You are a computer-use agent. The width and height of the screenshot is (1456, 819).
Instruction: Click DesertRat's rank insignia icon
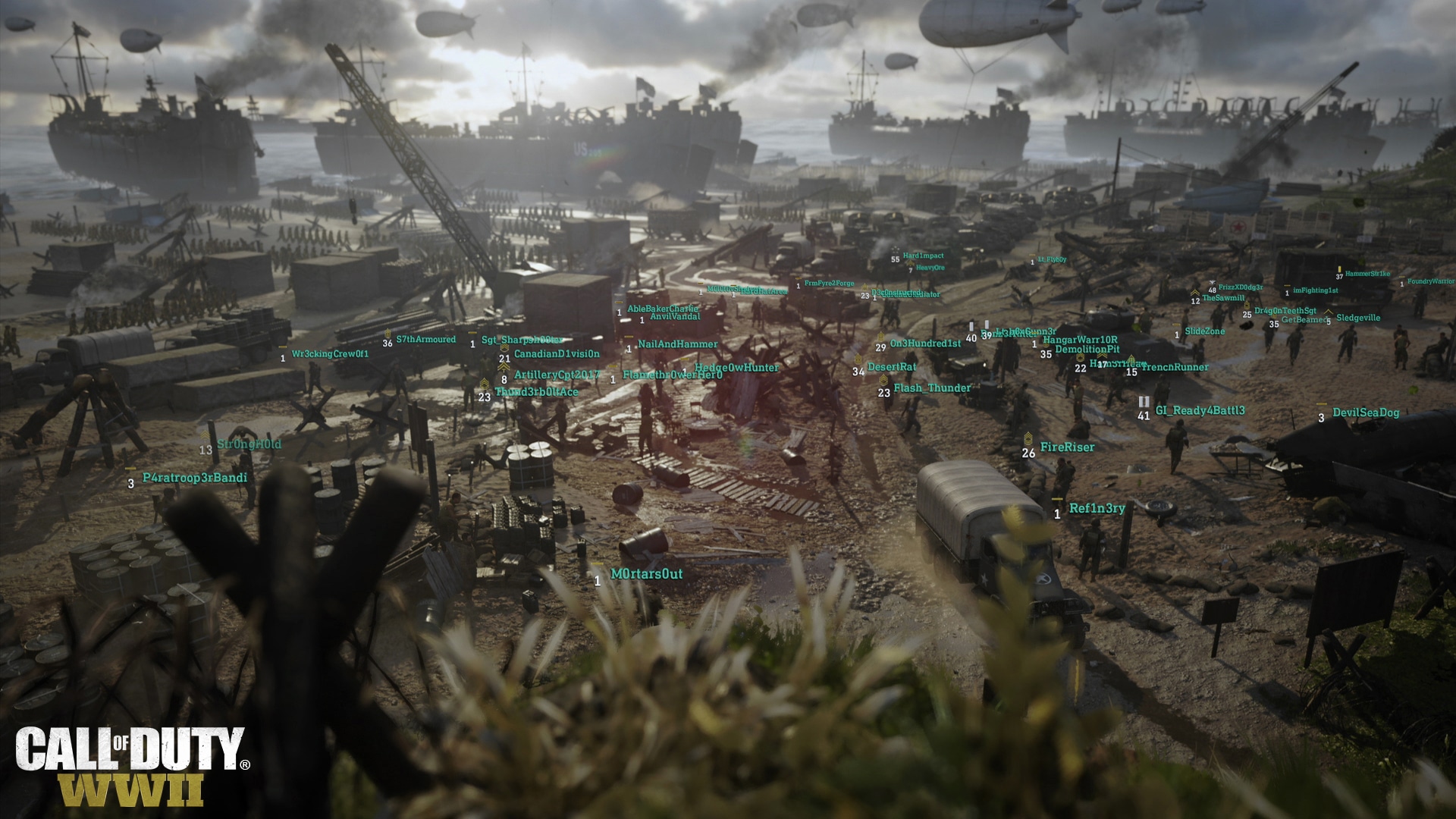858,359
